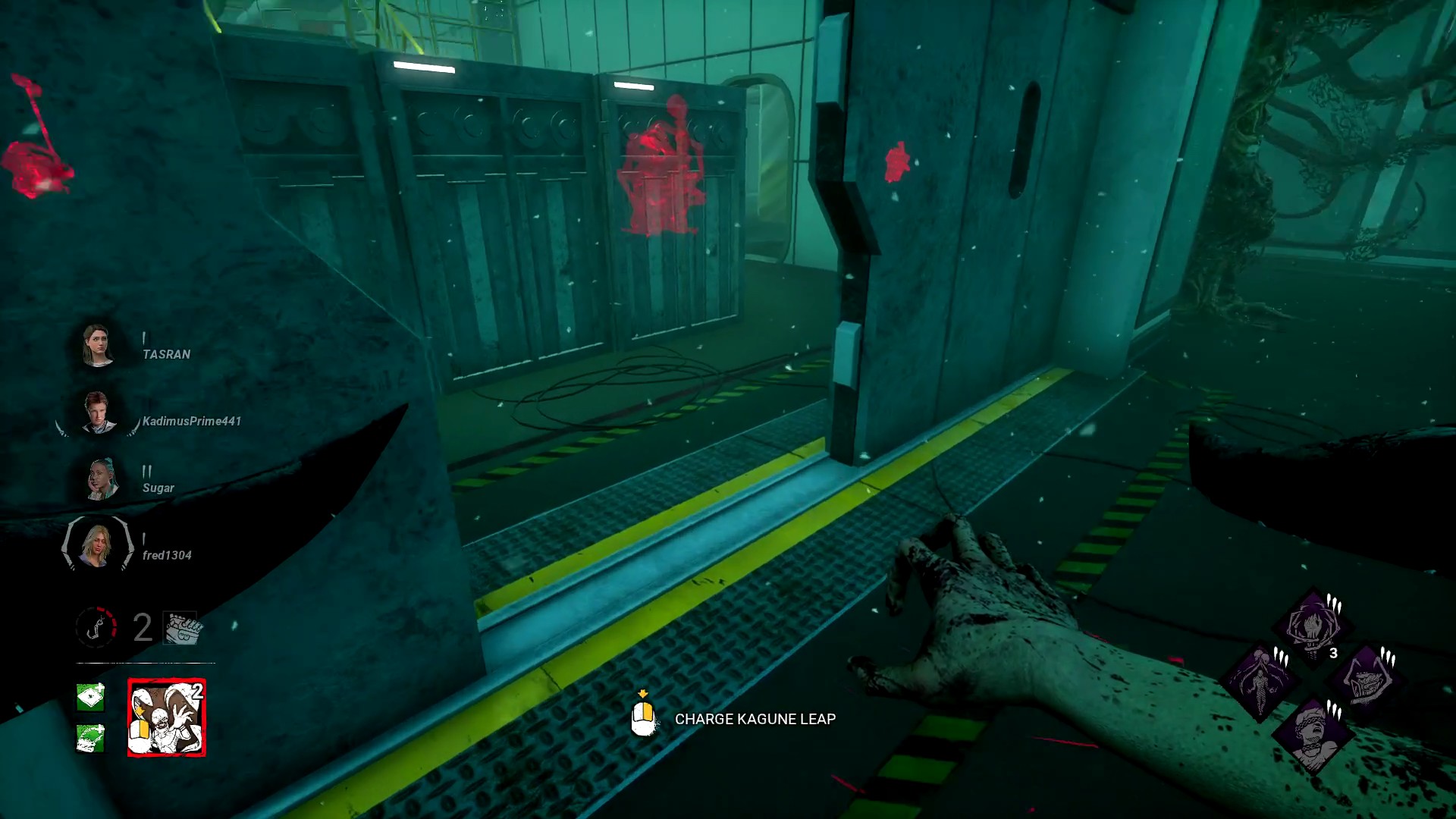The image size is (1456, 819).
Task: Select the bandaged figure with skulls perk
Action: (1260, 682)
